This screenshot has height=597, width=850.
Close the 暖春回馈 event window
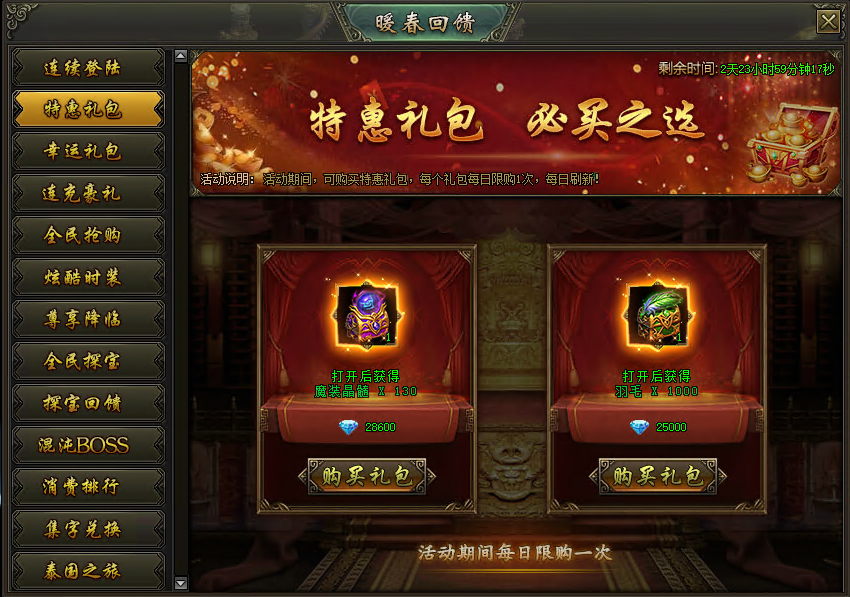[828, 22]
